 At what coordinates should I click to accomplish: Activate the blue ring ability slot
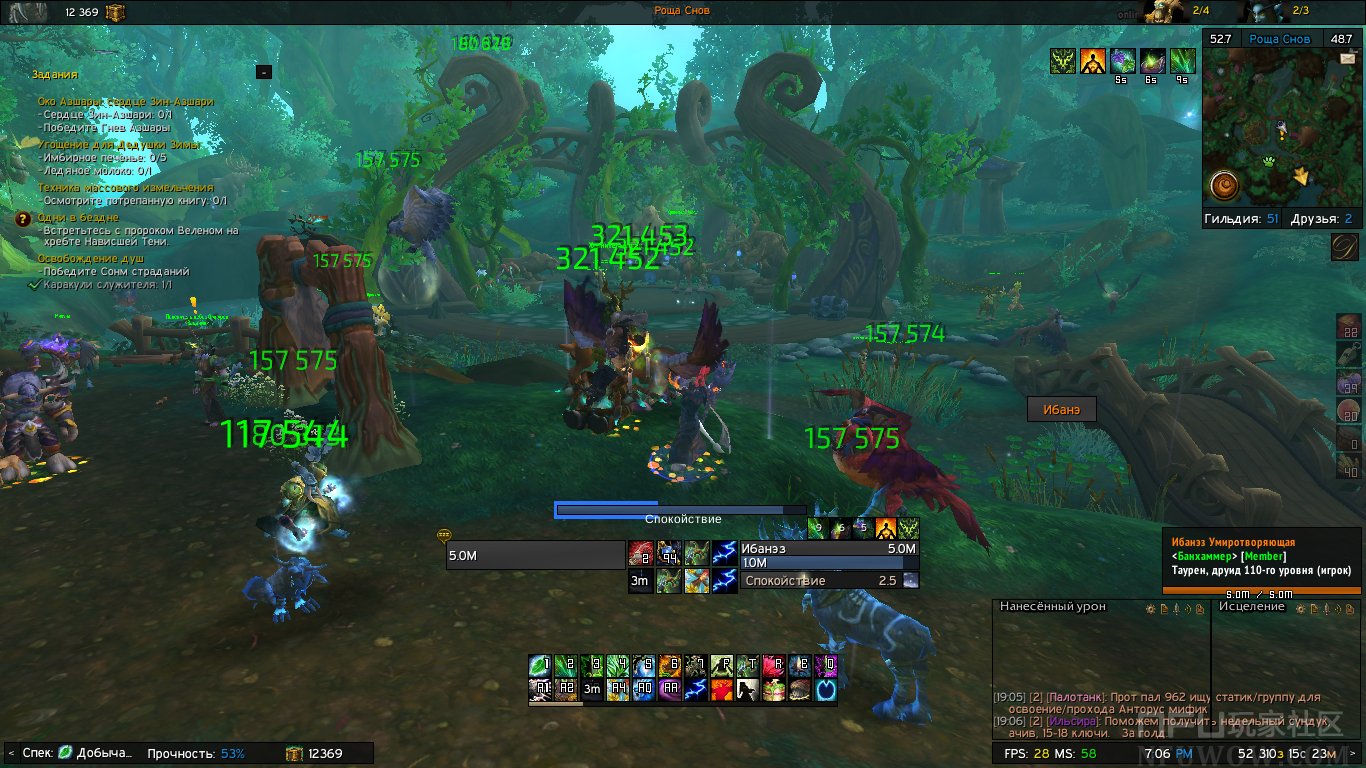pyautogui.click(x=826, y=689)
